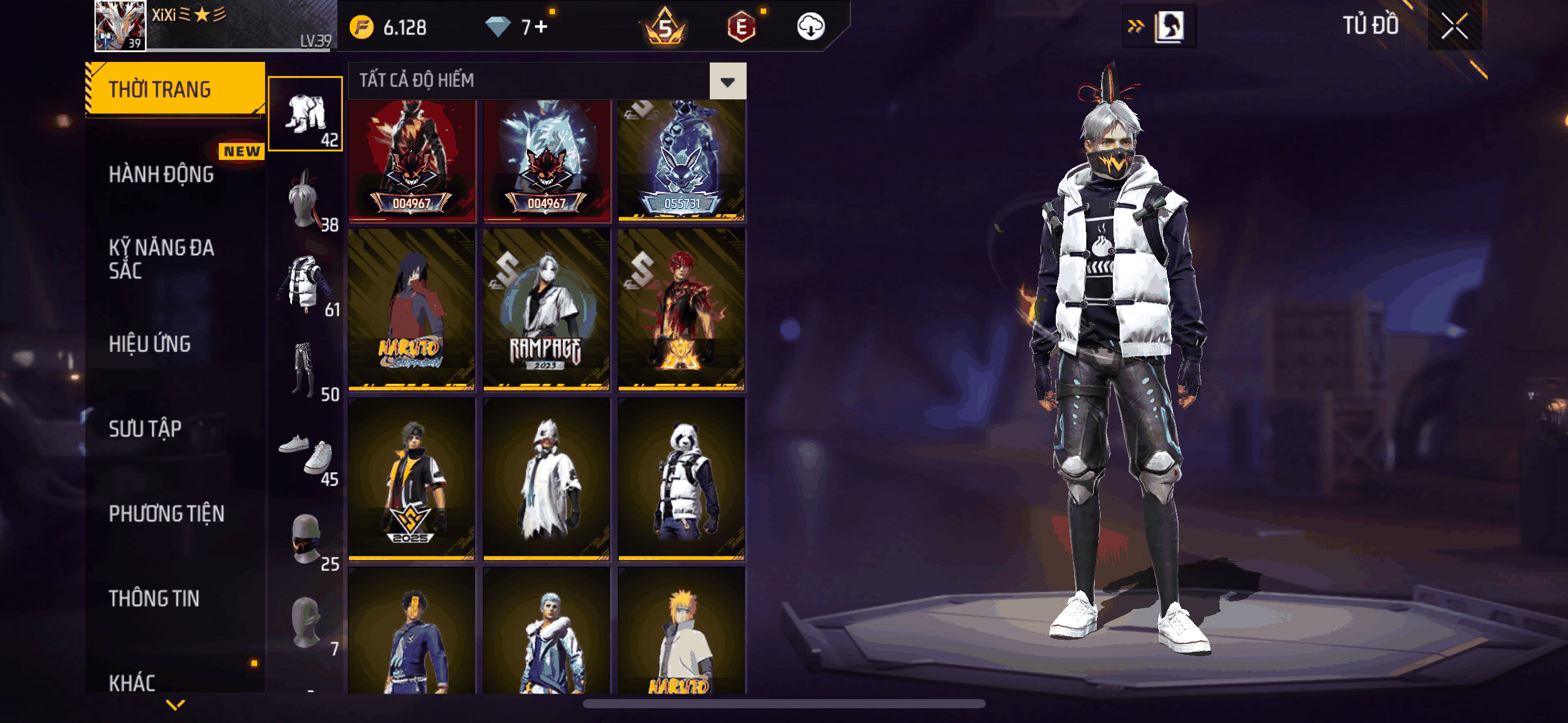
Task: Select the full outfit sets category
Action: [305, 113]
